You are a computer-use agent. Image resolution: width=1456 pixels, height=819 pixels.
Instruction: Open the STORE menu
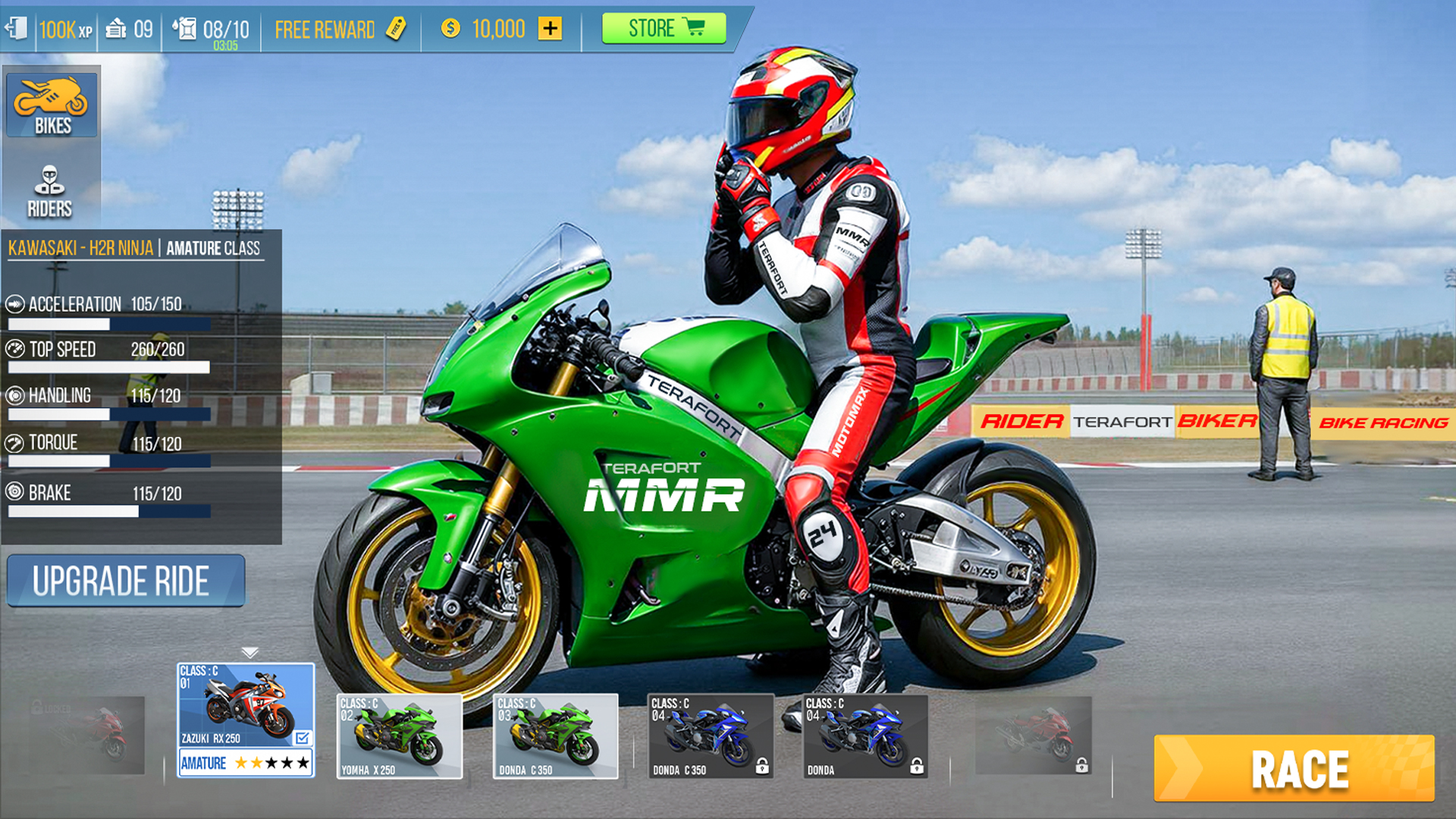664,28
